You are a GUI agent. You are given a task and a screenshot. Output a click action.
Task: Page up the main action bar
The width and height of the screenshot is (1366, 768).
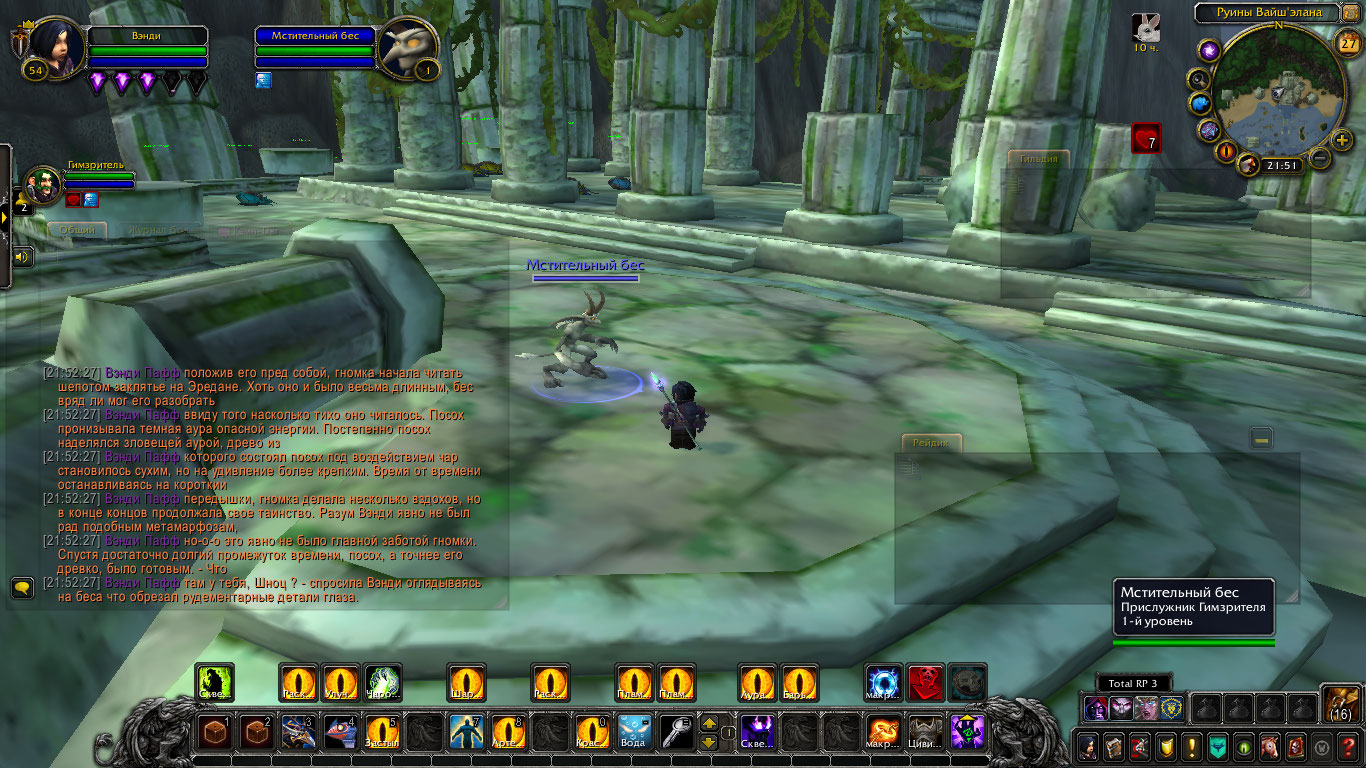(x=708, y=723)
